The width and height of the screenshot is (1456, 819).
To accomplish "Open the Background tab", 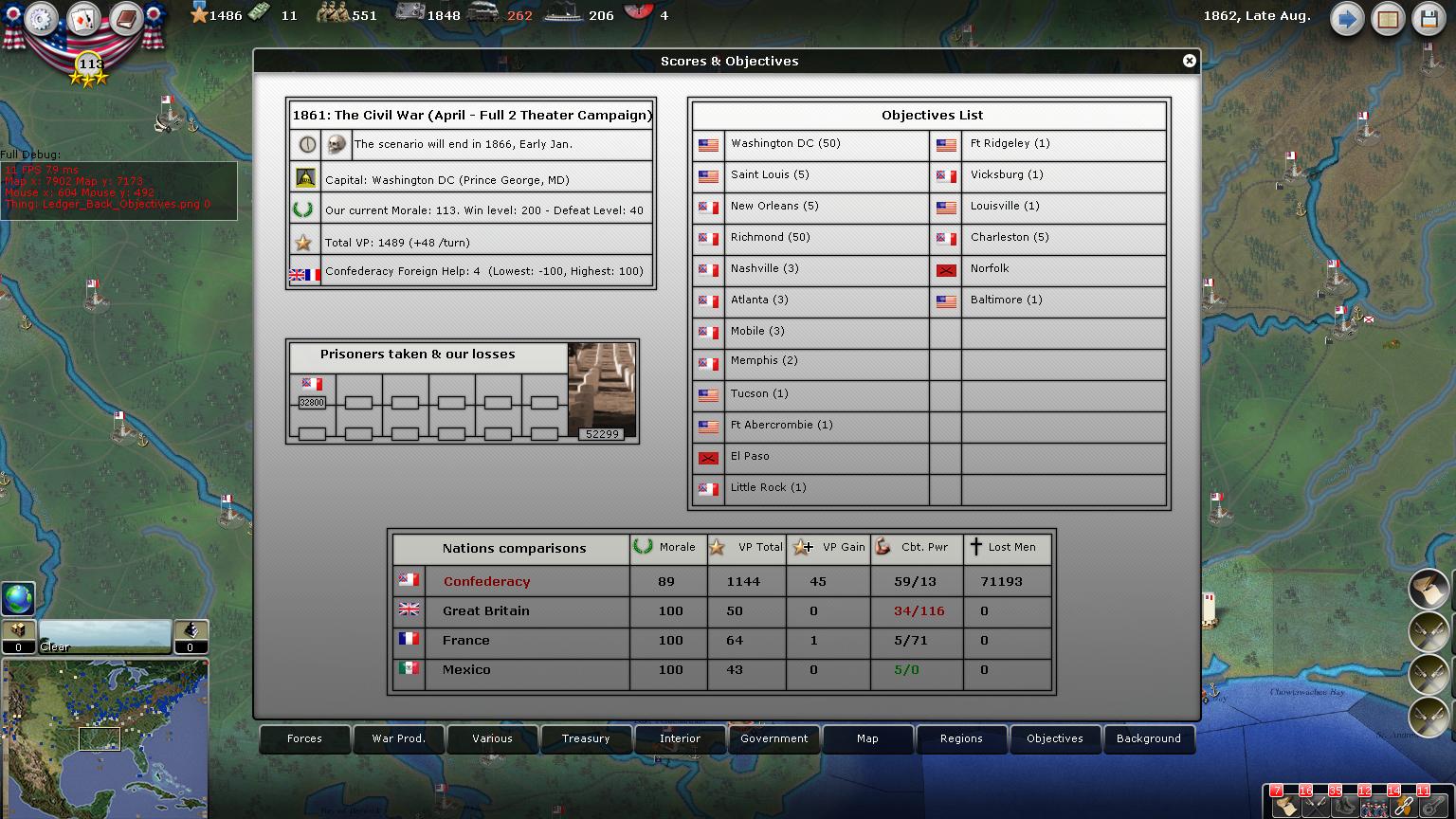I will [x=1149, y=738].
